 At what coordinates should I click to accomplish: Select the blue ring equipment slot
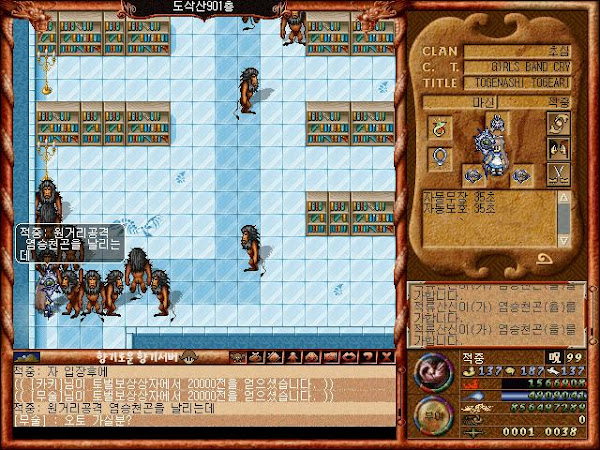coord(438,158)
